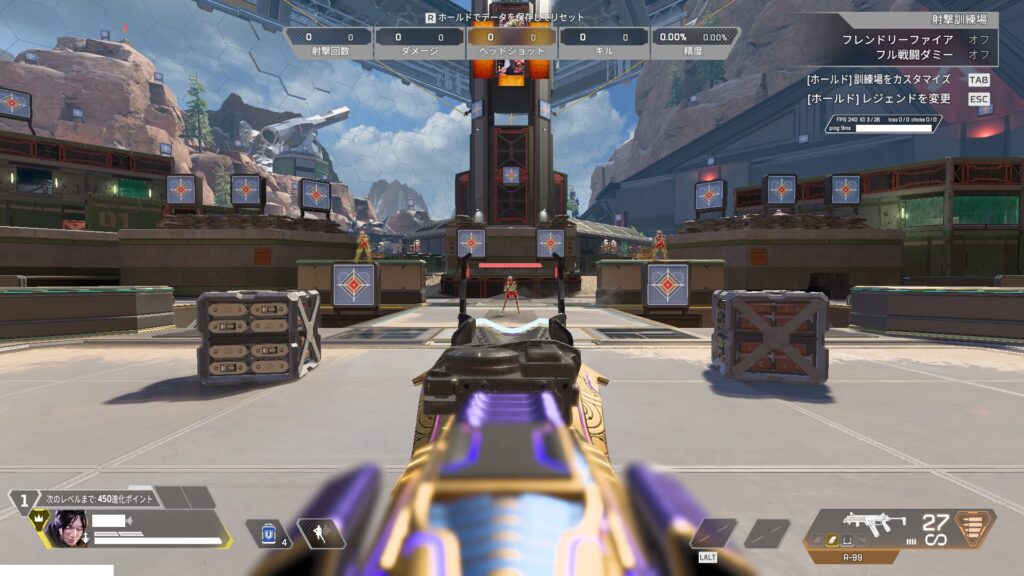Toggle the フレンドリーファイア setting
The width and height of the screenshot is (1024, 576).
click(978, 39)
